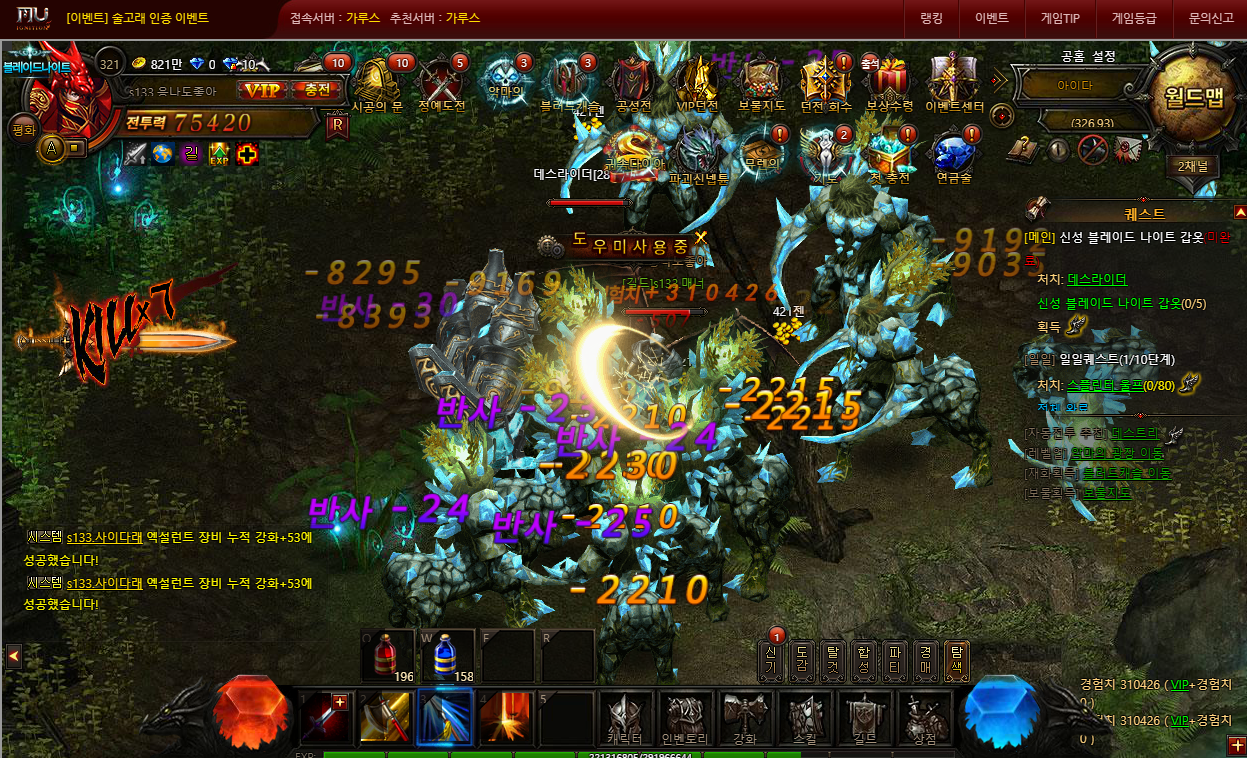Open the 길드 guild panel
Screen dimensions: 1247x758
pos(863,718)
